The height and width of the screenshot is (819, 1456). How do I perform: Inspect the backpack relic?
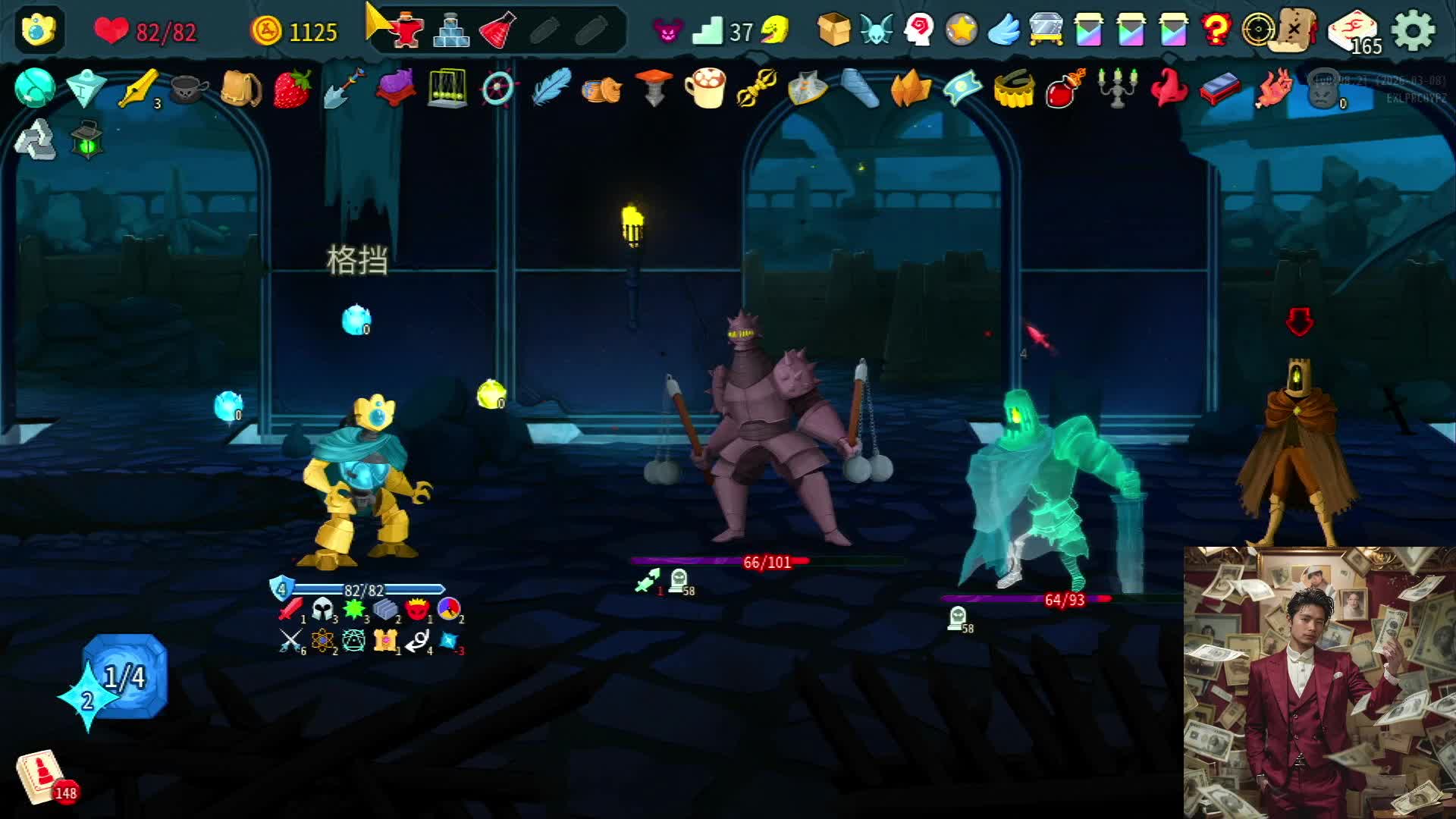(x=240, y=89)
